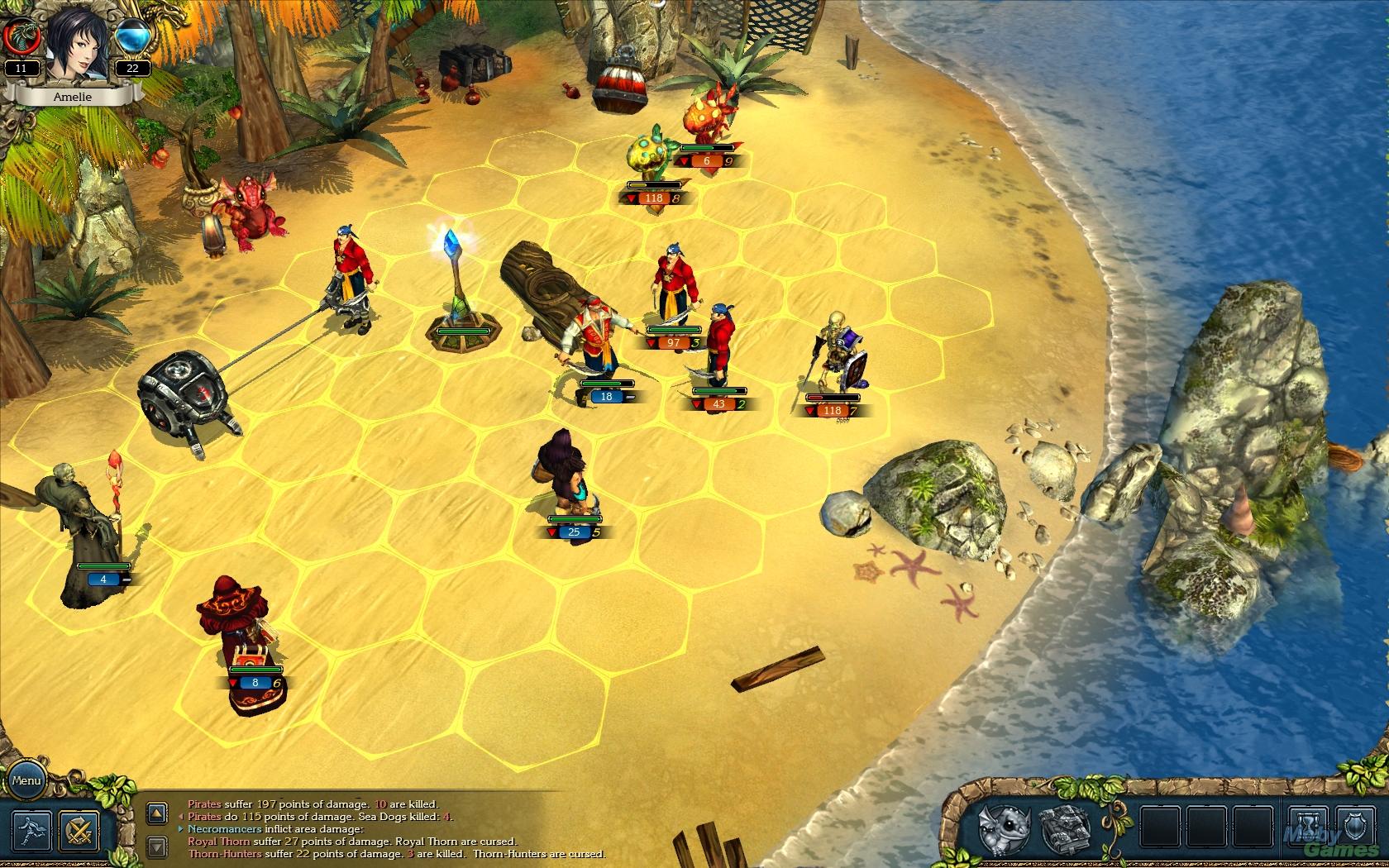Toggle the crossed swords auto-combat button
The height and width of the screenshot is (868, 1389).
[79, 829]
